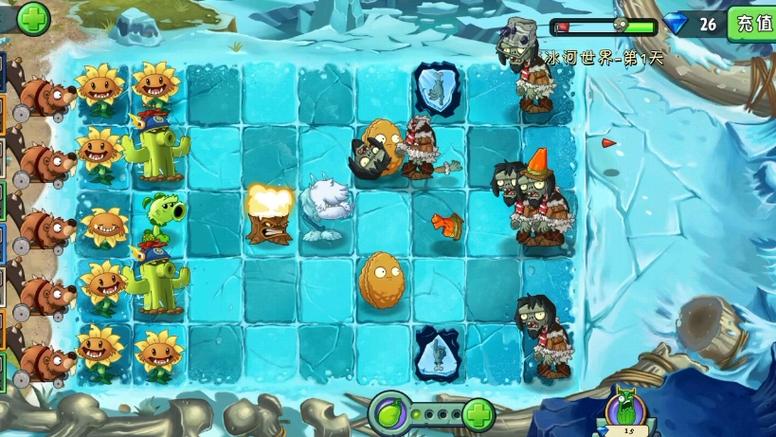Click the blue diamond currency icon

tap(677, 24)
